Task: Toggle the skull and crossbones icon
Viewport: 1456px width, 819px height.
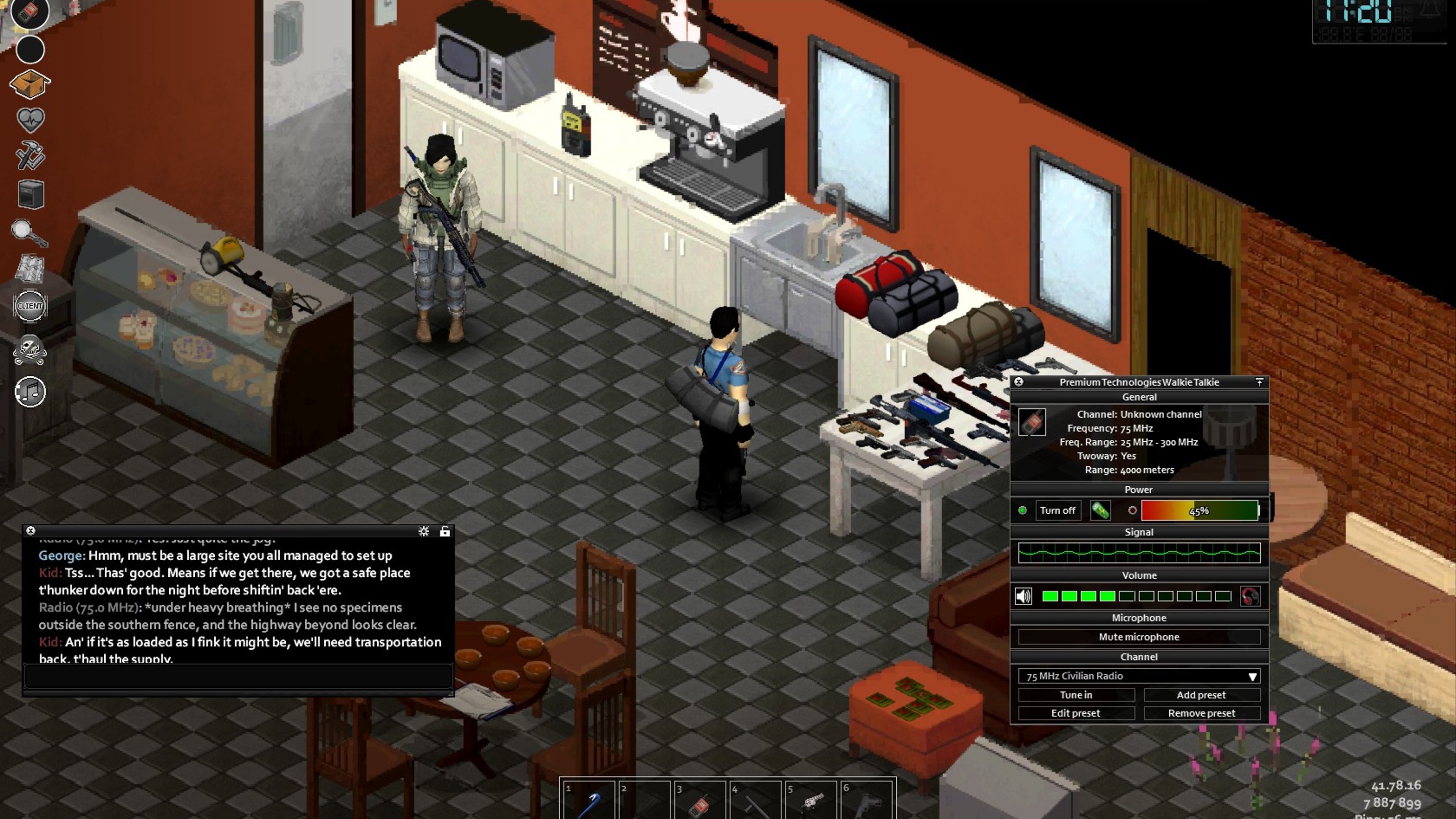Action: pyautogui.click(x=30, y=349)
